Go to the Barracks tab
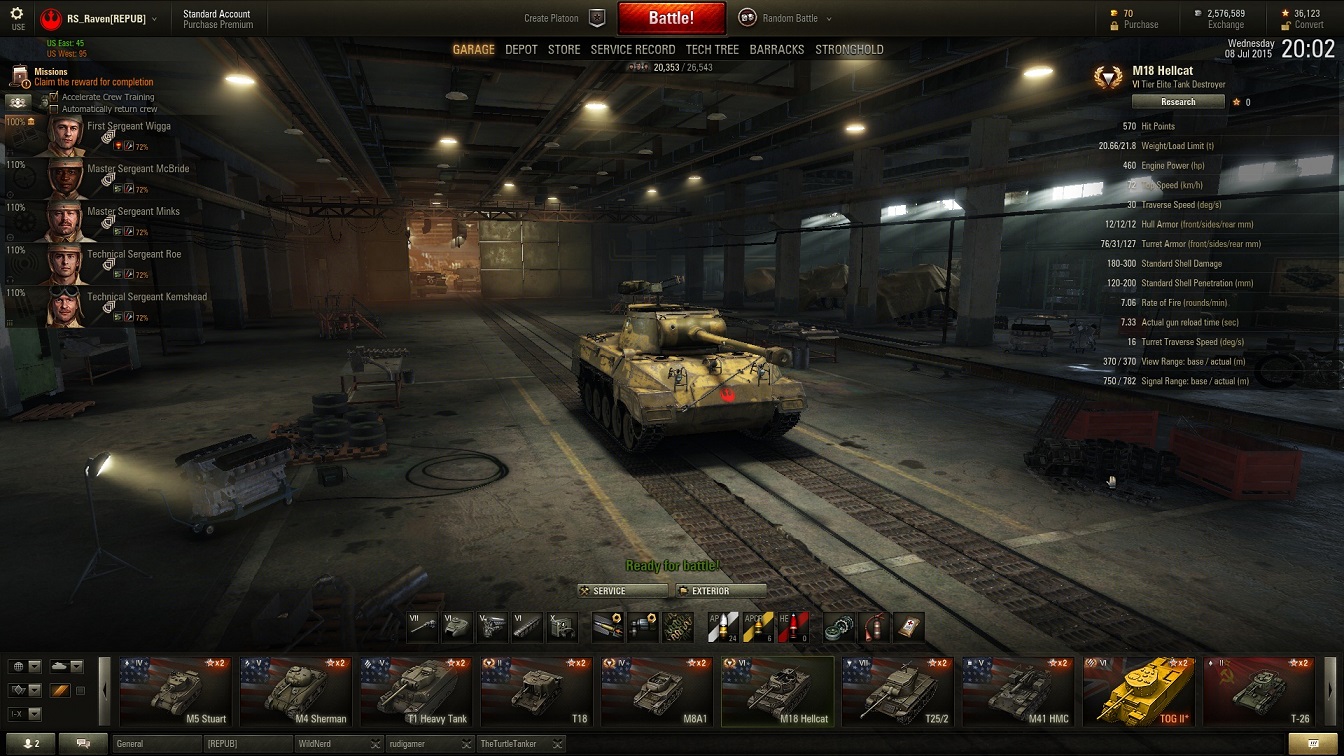The width and height of the screenshot is (1344, 756). coord(777,49)
